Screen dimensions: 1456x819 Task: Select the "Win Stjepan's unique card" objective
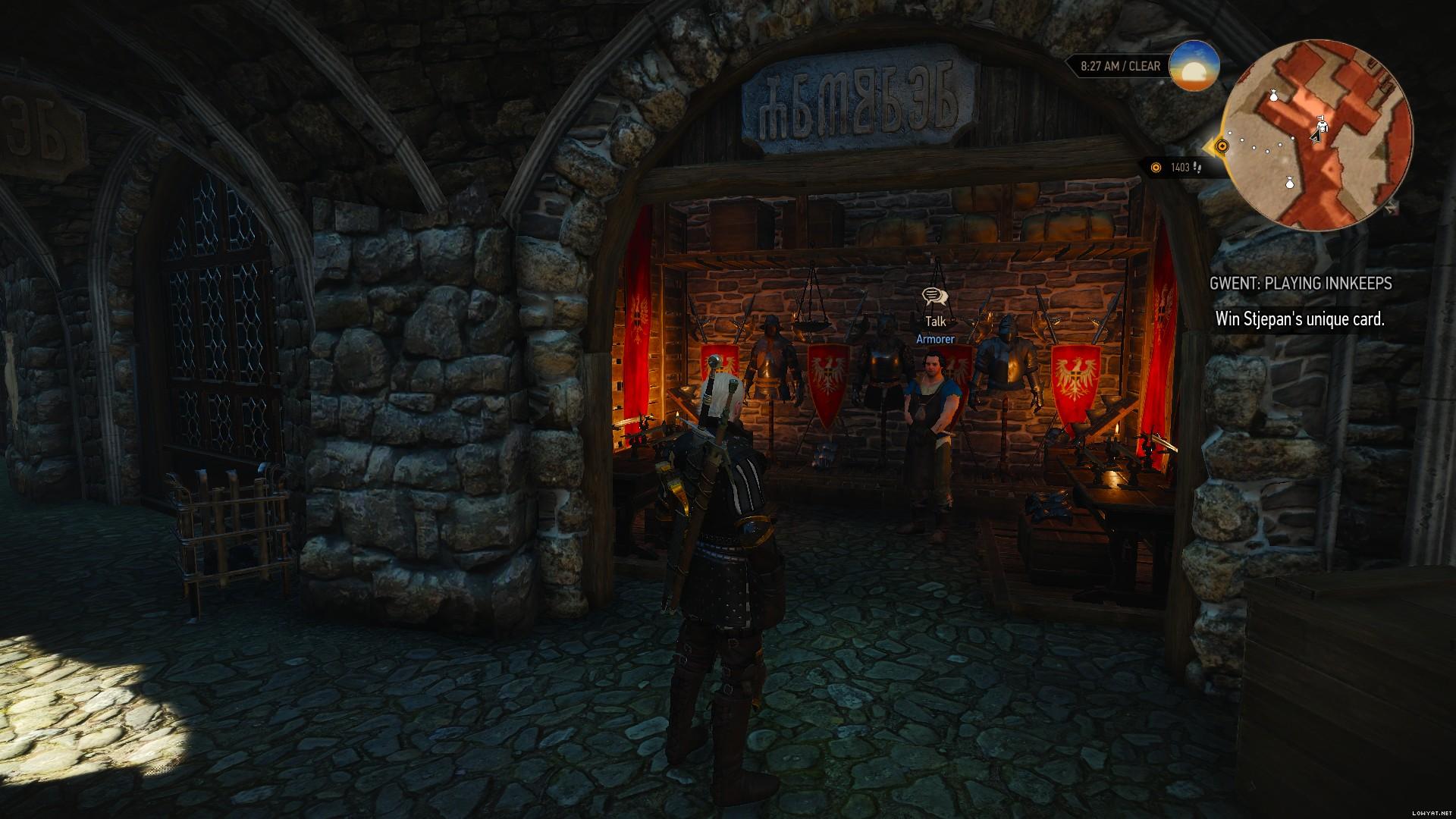1300,318
